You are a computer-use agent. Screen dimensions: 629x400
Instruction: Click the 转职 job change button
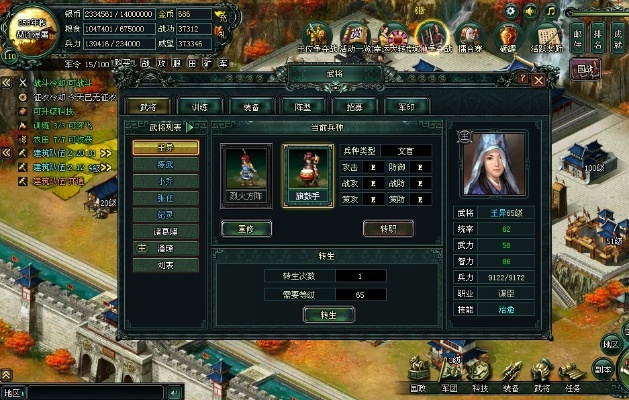click(387, 227)
